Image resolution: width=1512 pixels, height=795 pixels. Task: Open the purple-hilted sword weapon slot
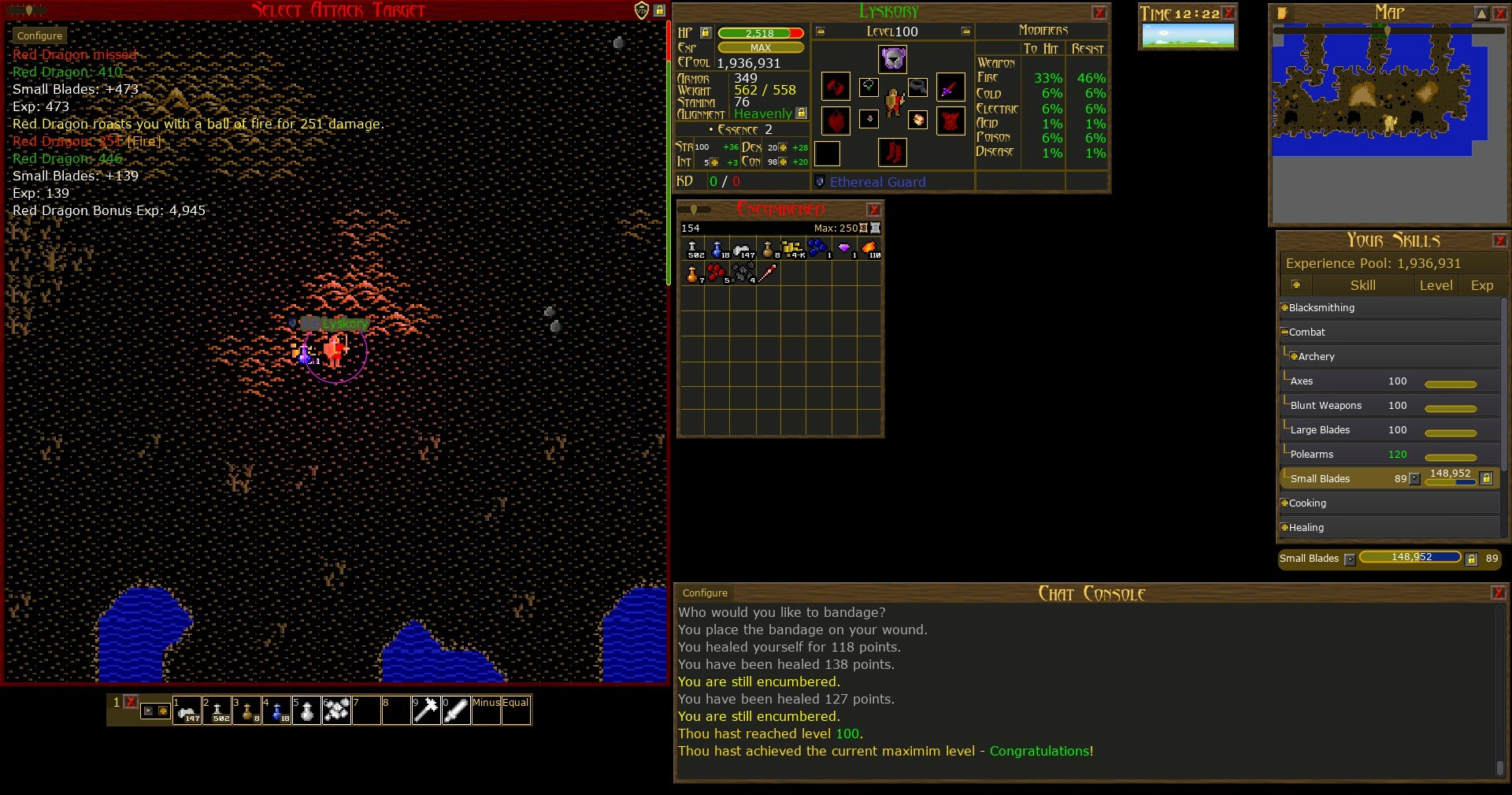(x=951, y=87)
